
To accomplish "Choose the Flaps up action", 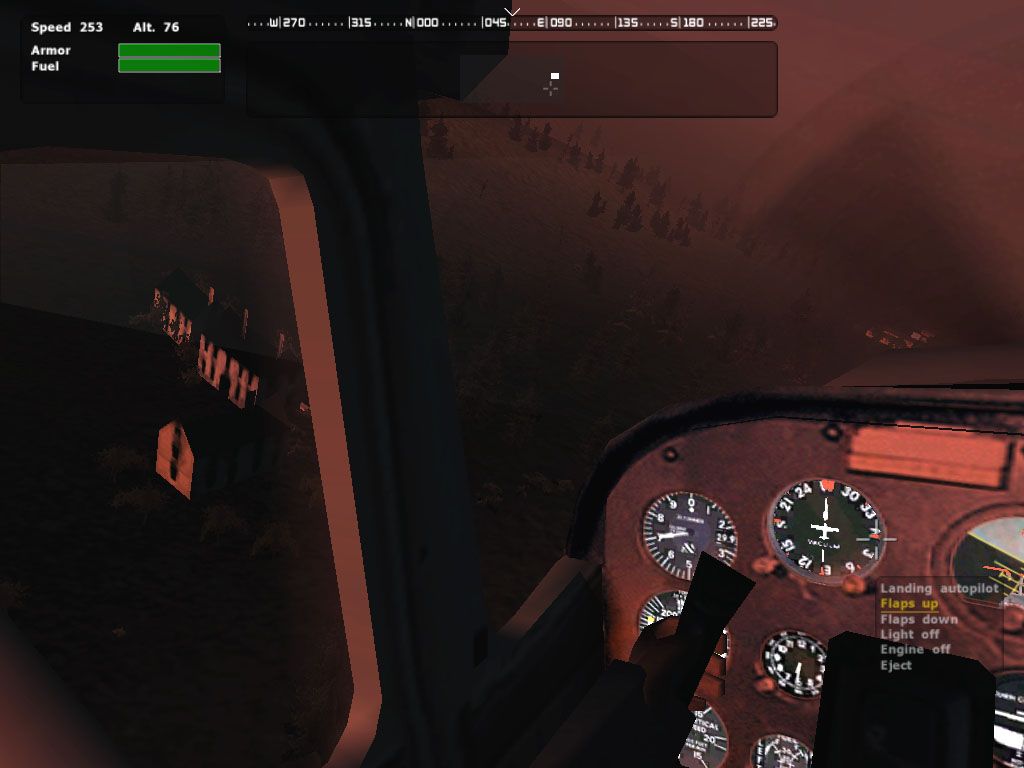I will (x=909, y=604).
